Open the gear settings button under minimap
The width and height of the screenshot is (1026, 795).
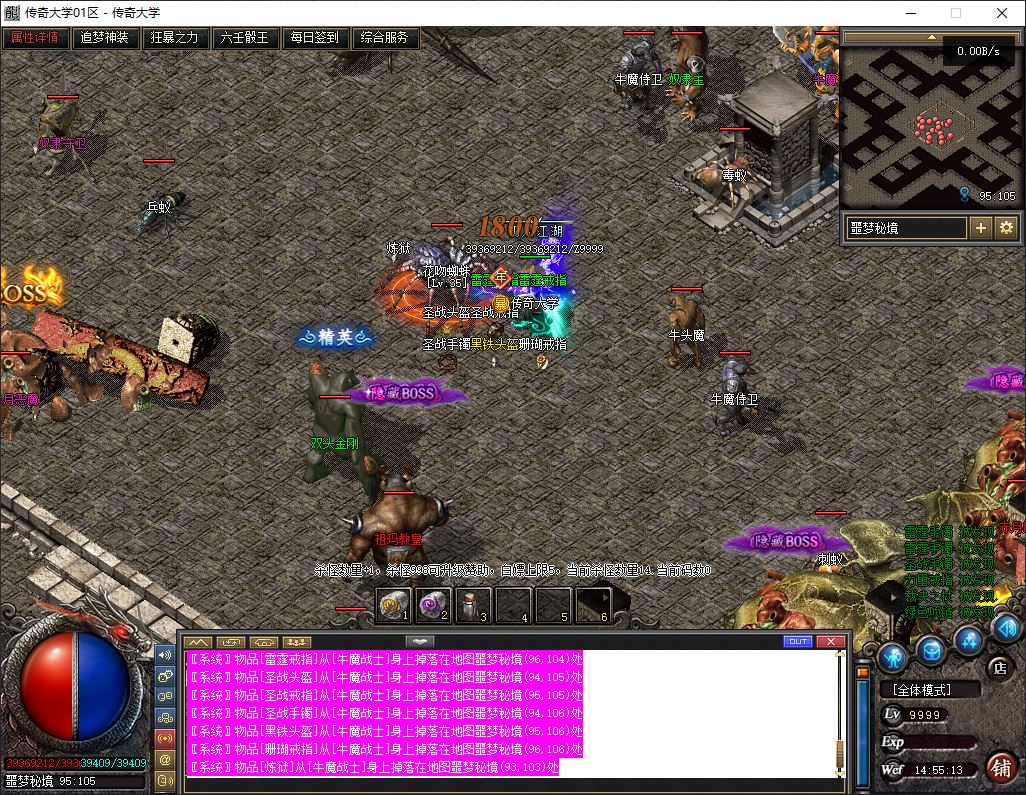(x=1005, y=228)
